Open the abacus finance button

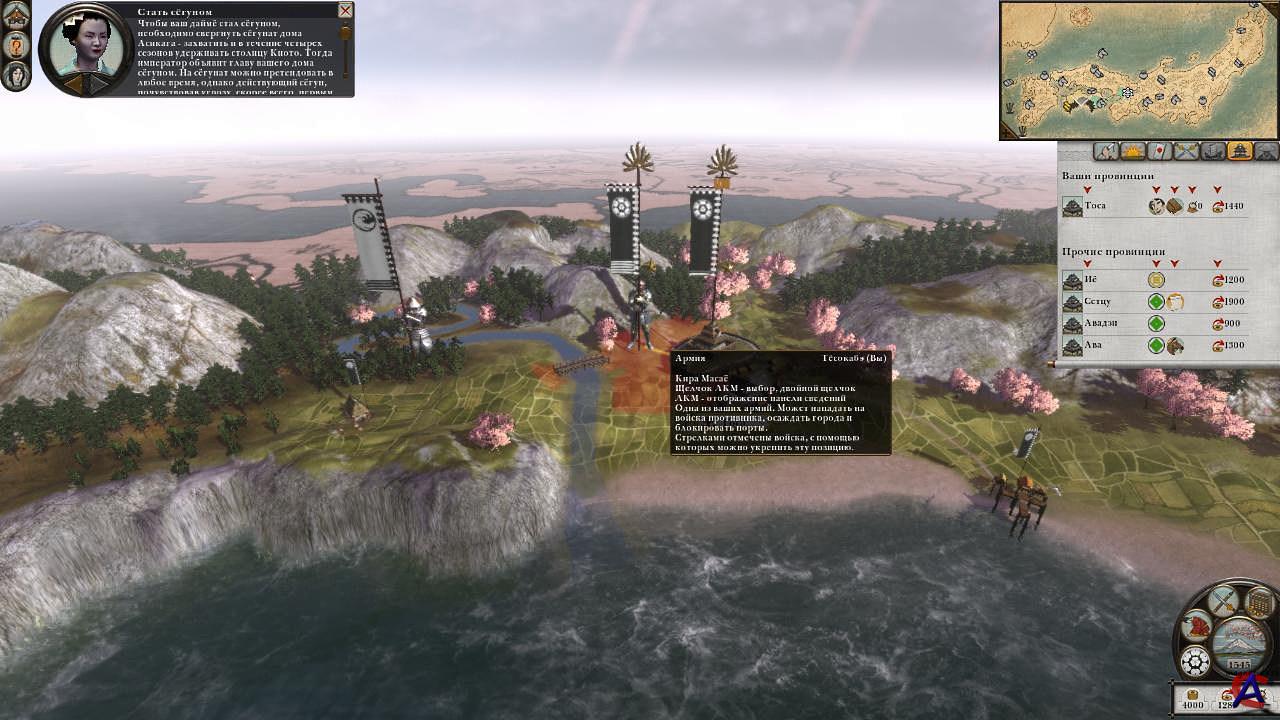[x=1261, y=603]
